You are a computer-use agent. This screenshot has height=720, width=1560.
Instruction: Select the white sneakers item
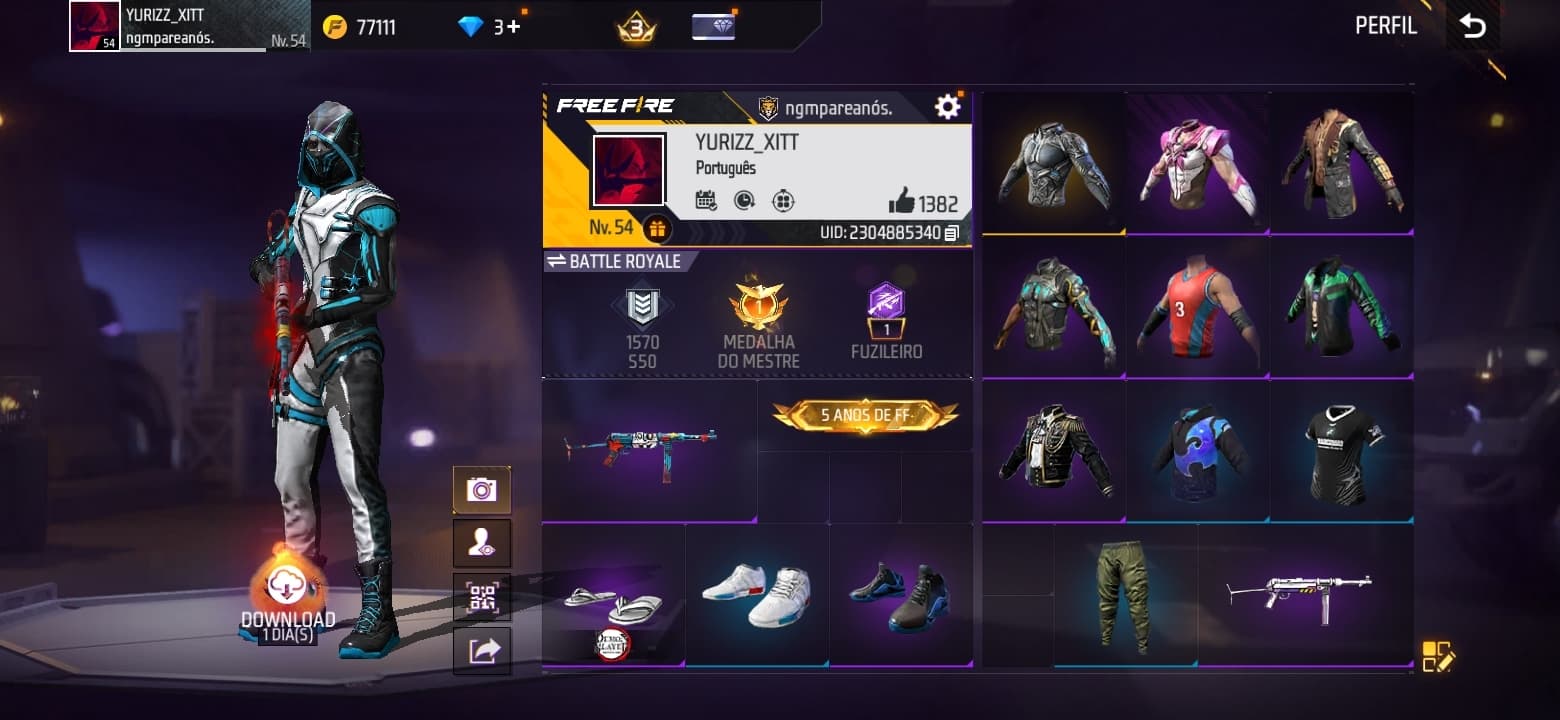[x=756, y=594]
